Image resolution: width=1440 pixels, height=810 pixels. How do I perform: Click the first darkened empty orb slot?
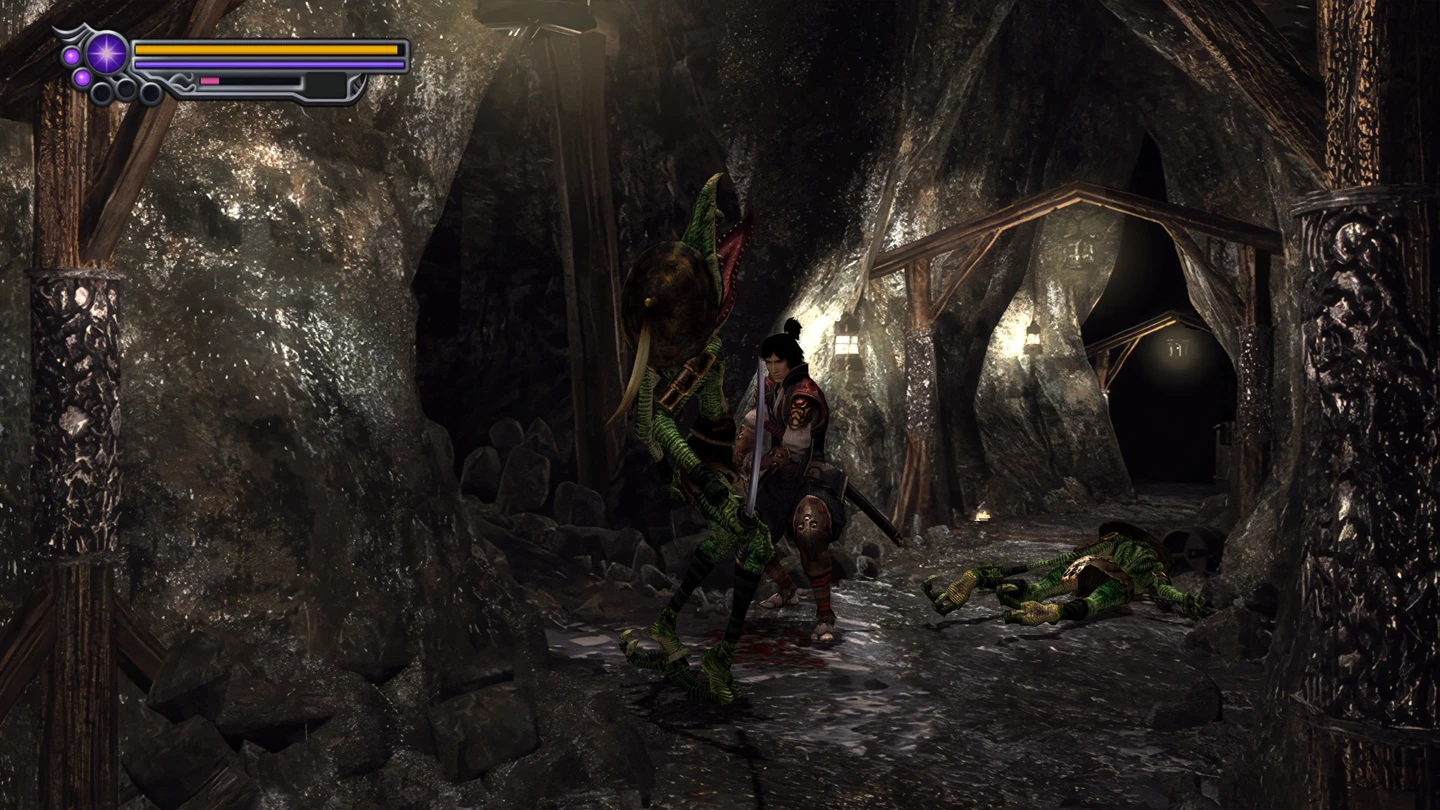[101, 92]
